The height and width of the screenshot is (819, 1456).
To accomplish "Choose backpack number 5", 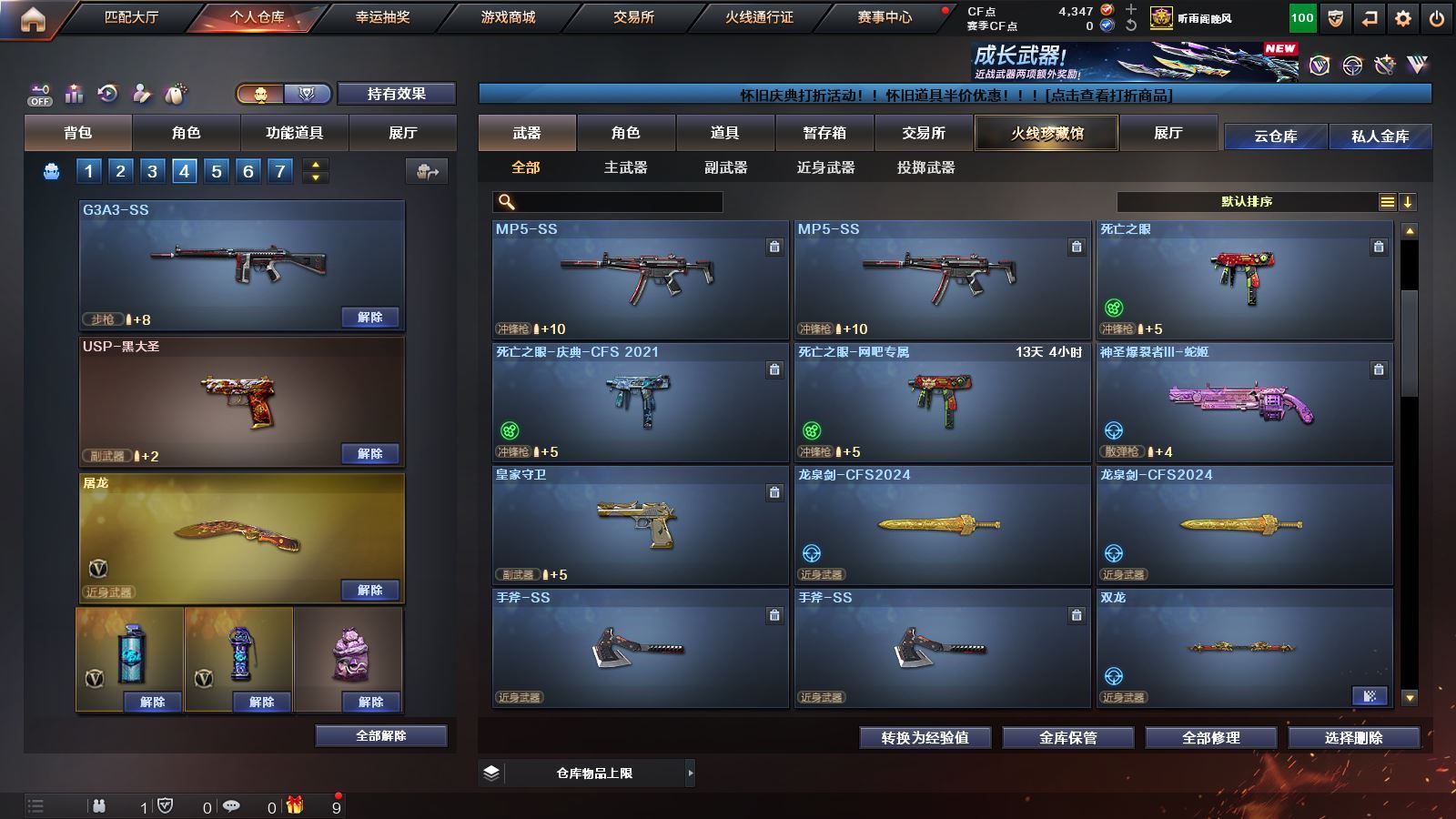I will 217,171.
